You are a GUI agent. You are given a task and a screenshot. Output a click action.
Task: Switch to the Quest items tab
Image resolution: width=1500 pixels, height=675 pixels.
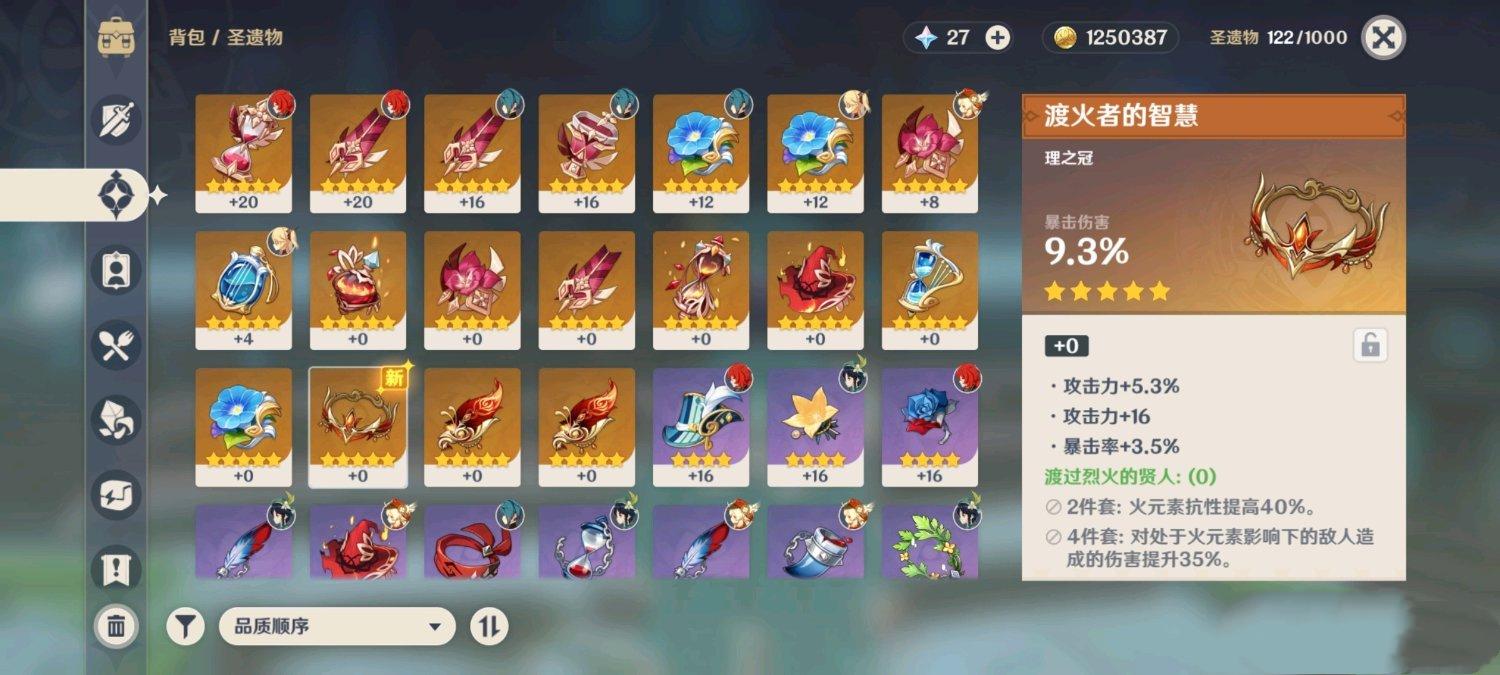point(116,570)
